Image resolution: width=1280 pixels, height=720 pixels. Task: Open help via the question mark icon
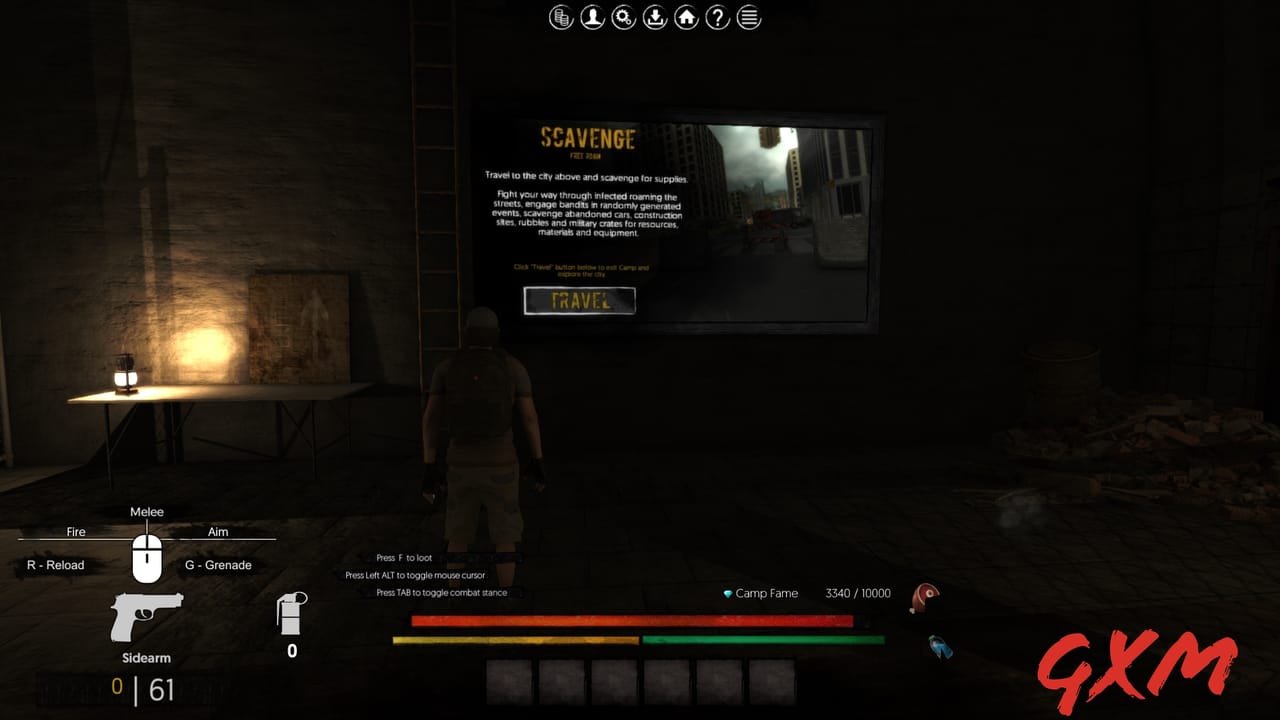(x=717, y=17)
